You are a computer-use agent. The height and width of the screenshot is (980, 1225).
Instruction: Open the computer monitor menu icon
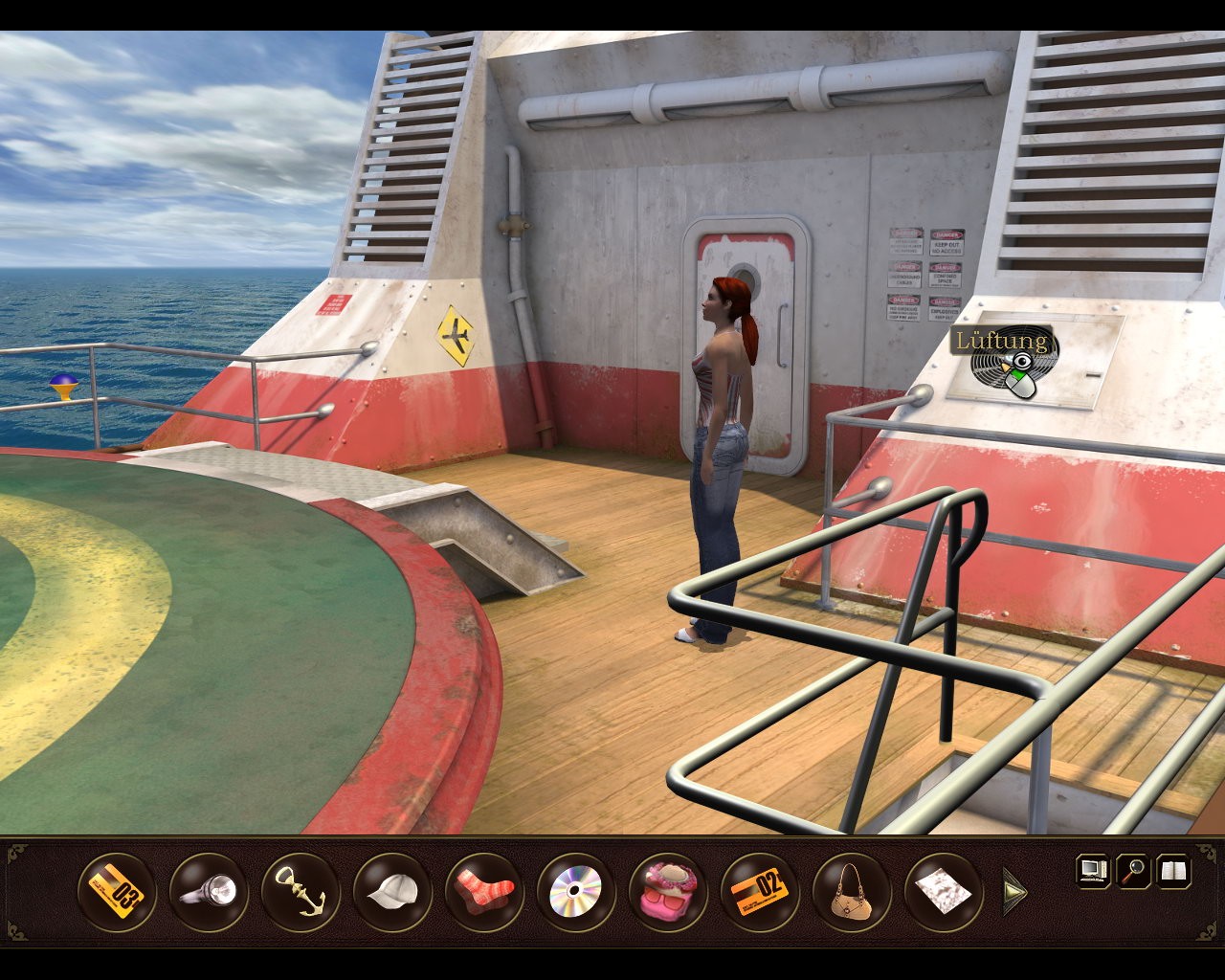[x=1092, y=871]
